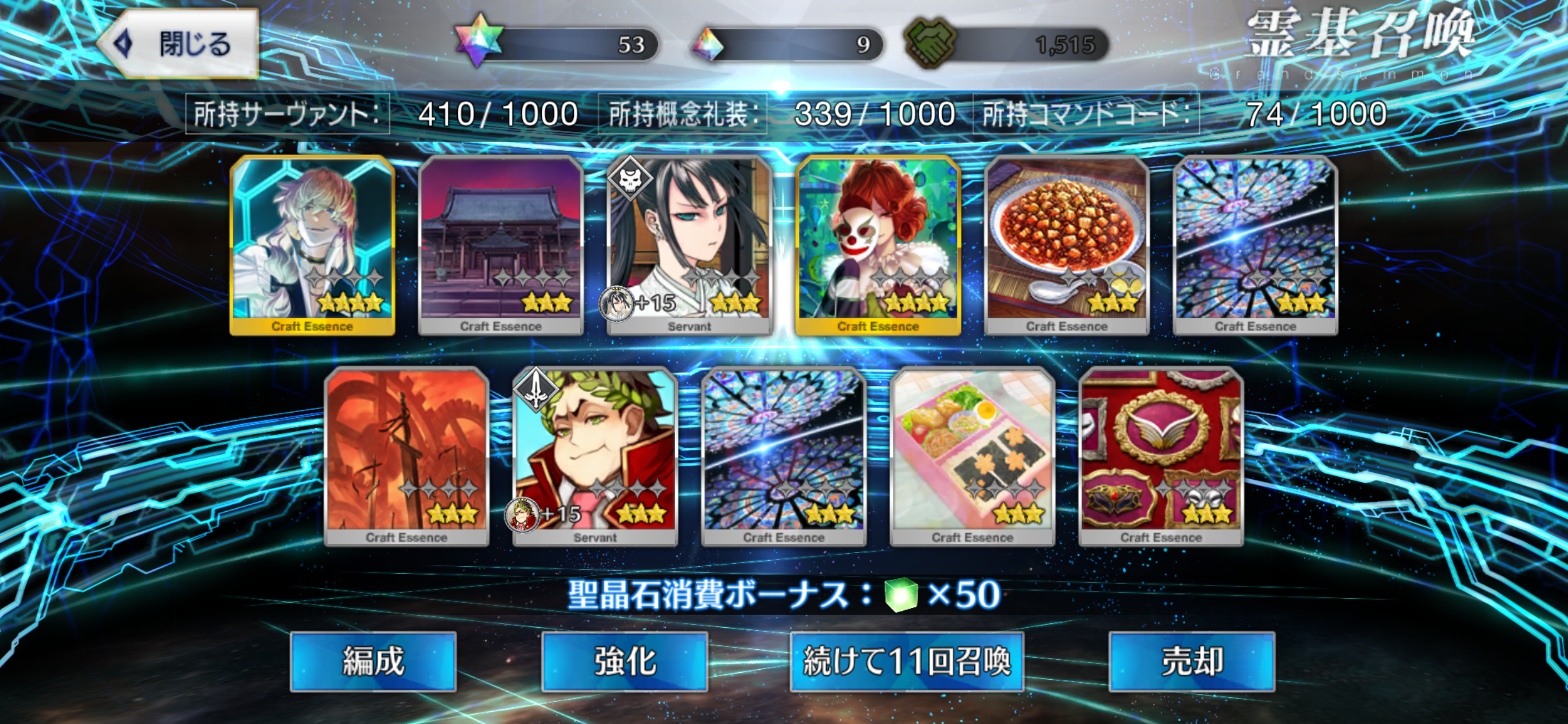Tap 続けて11回召喚 to summon again
1568x724 pixels.
tap(907, 661)
